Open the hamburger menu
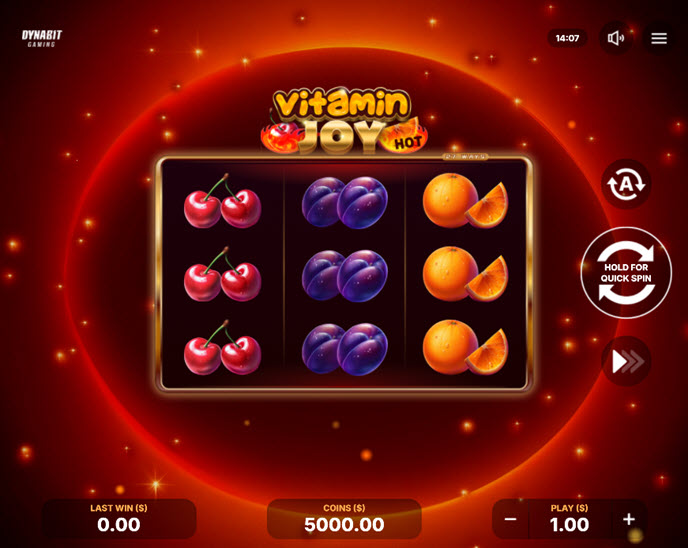Screen dimensions: 688x548 [659, 38]
